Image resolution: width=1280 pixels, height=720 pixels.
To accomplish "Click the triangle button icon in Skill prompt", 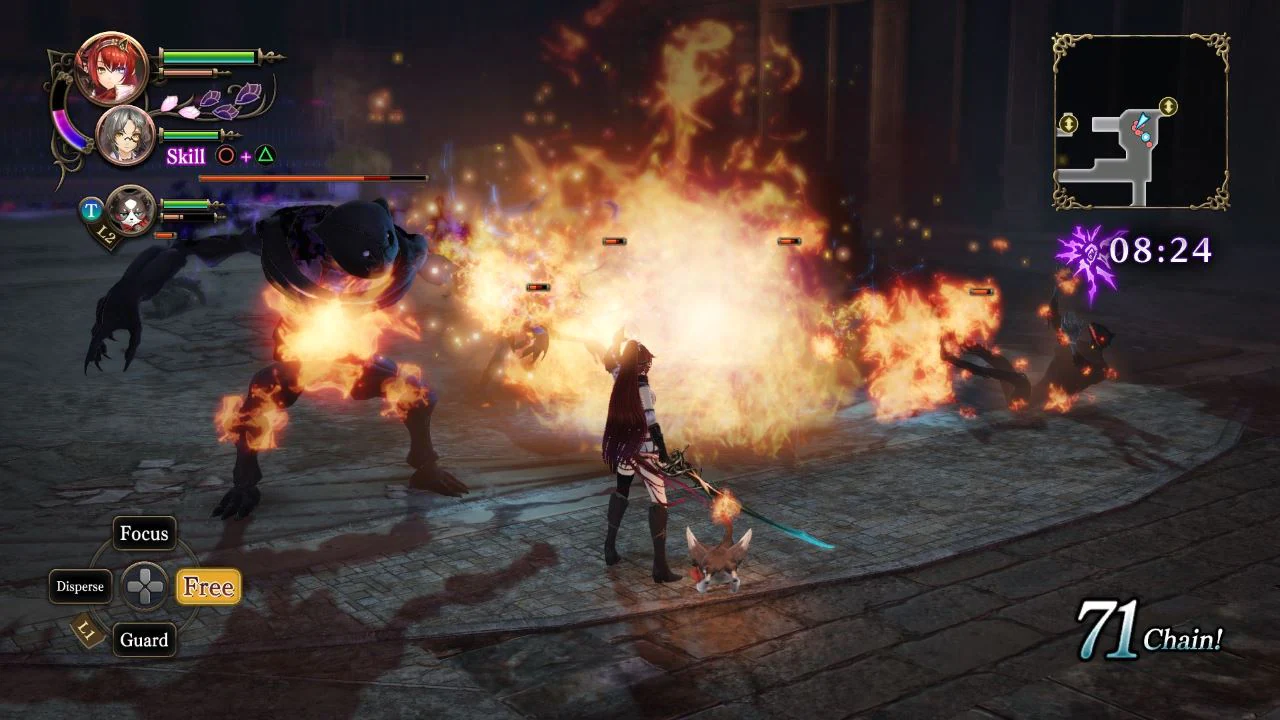I will pyautogui.click(x=265, y=155).
